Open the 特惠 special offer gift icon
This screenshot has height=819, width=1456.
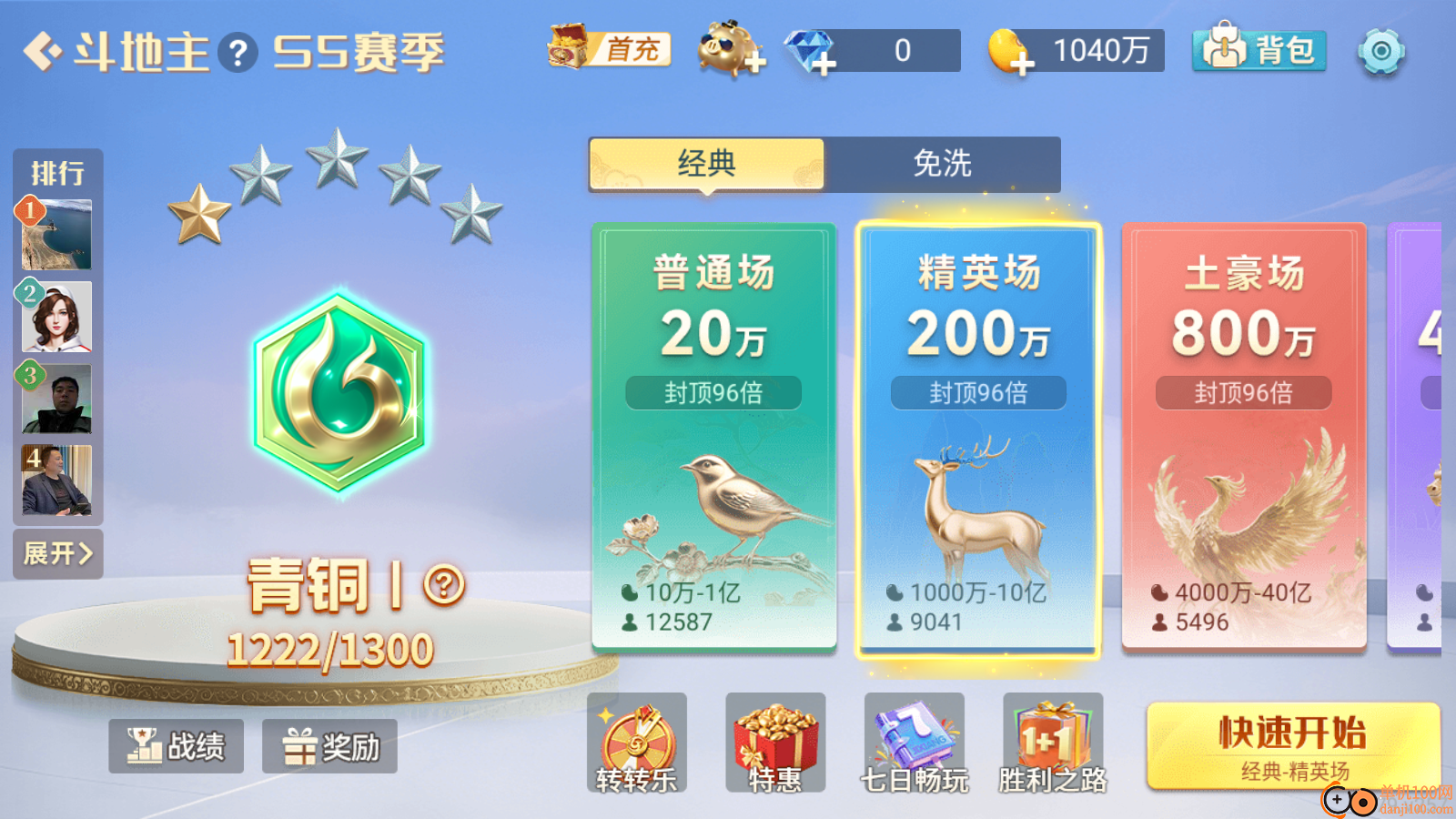[776, 739]
